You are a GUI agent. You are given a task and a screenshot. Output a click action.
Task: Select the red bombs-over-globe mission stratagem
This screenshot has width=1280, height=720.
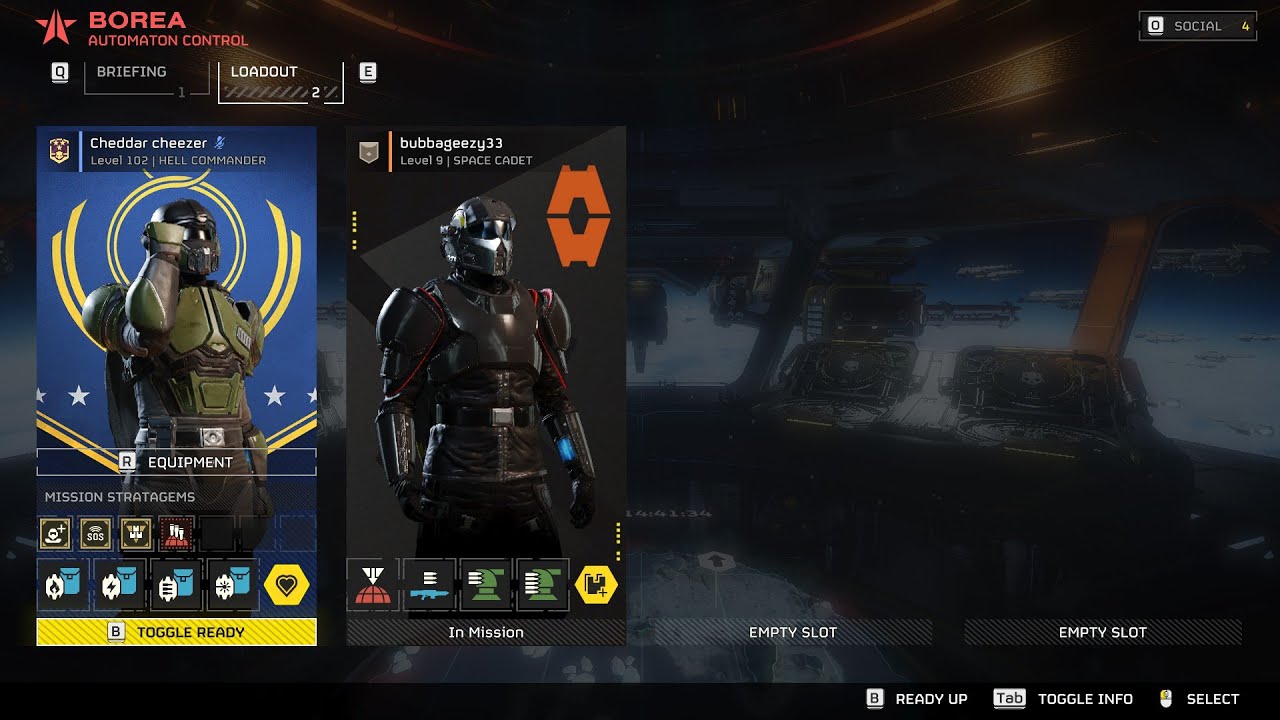point(177,535)
